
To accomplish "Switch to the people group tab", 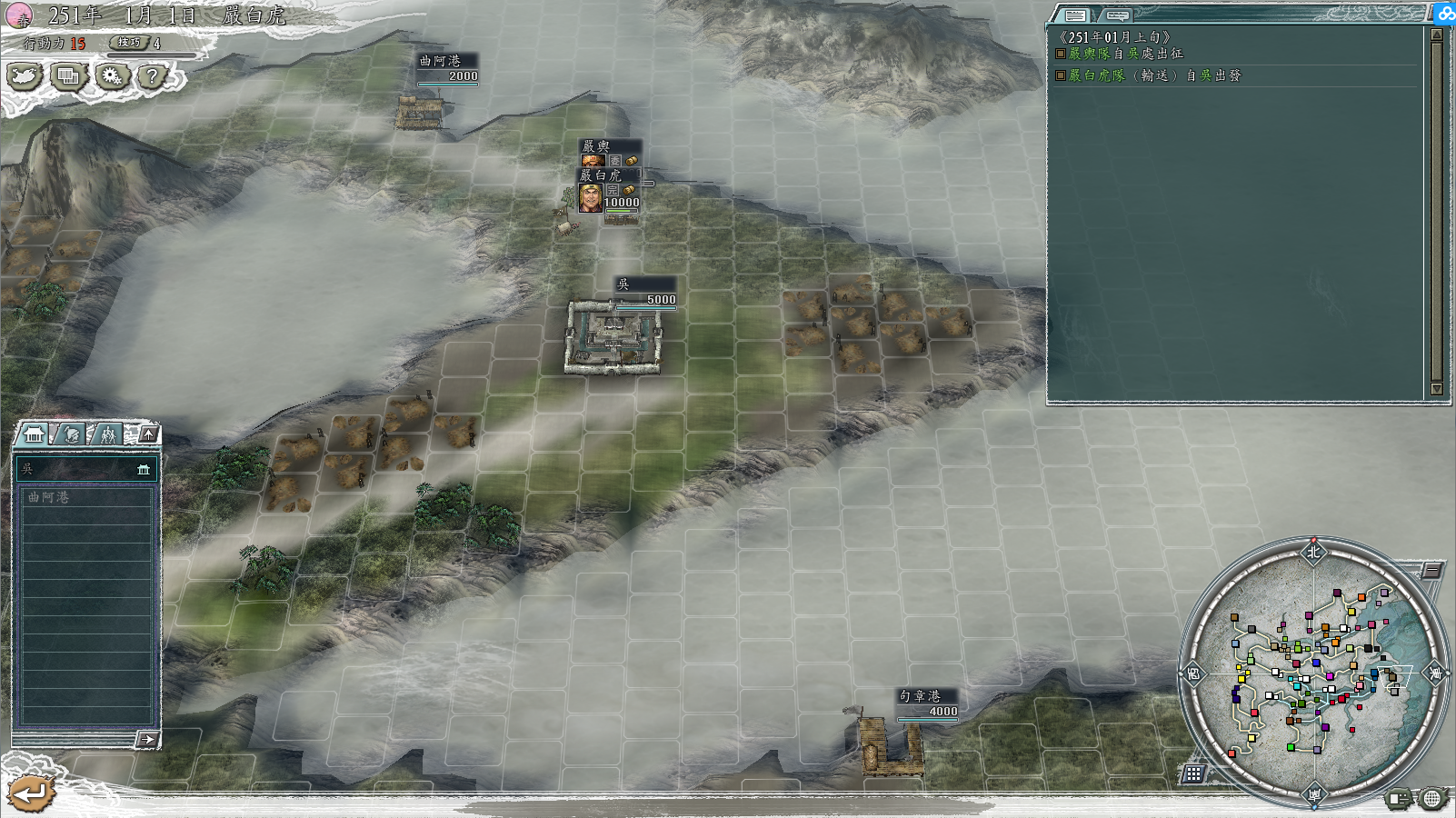I will (x=108, y=434).
